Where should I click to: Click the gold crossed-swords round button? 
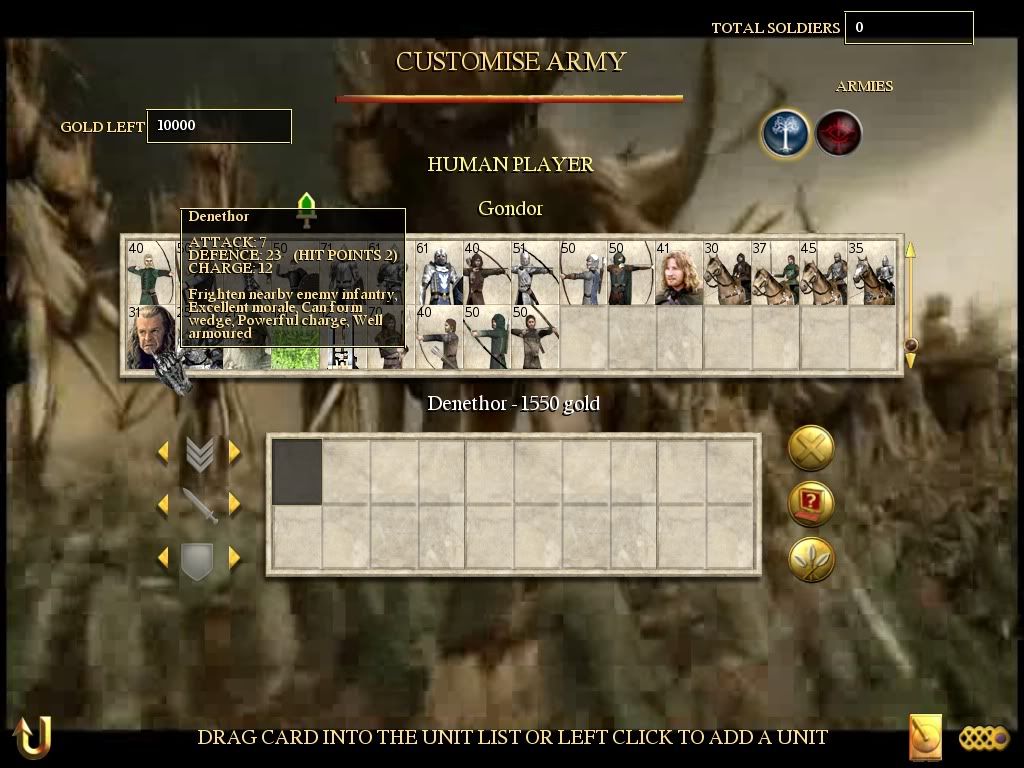(x=811, y=448)
